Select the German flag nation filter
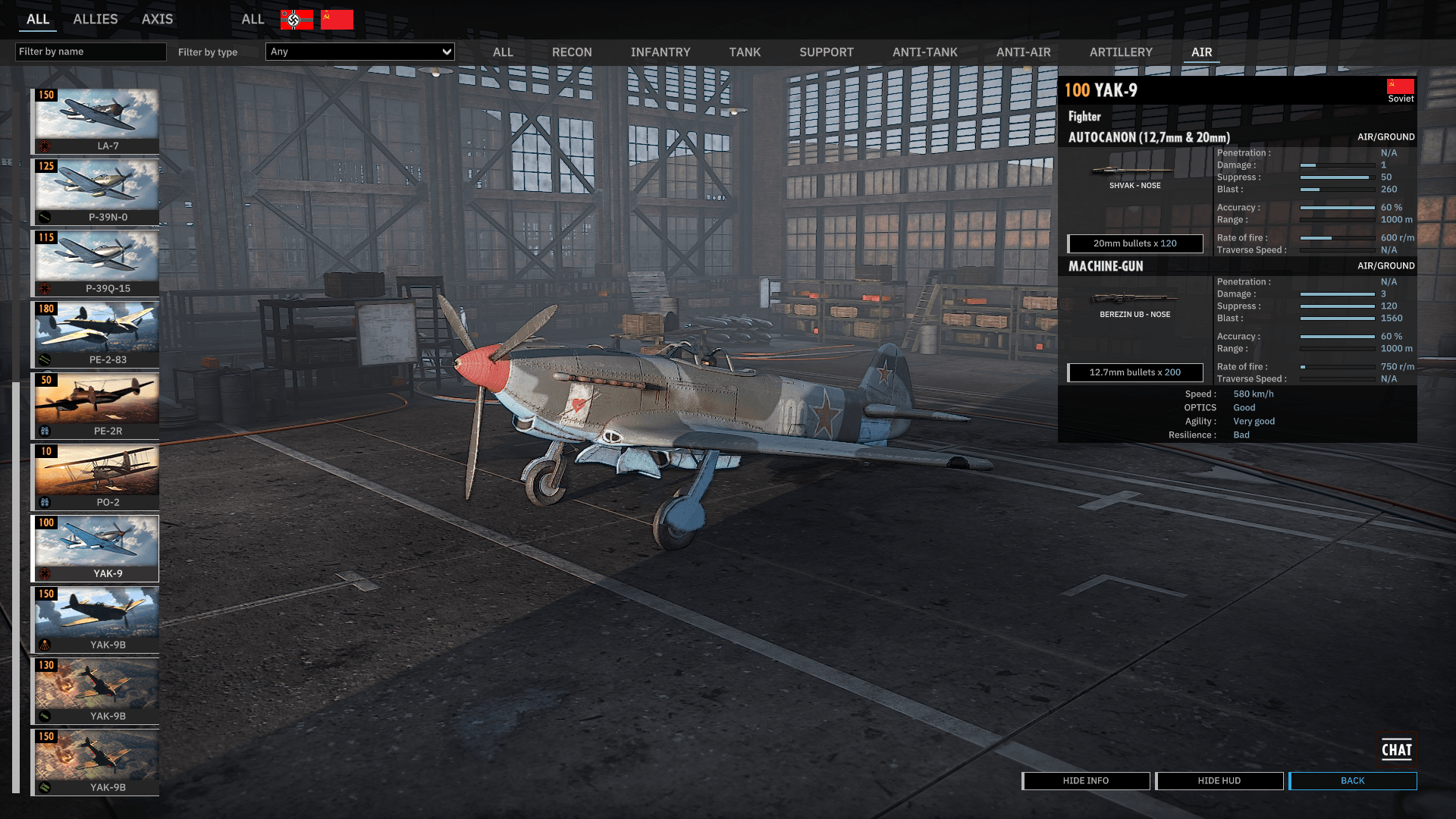1456x819 pixels. pyautogui.click(x=297, y=20)
